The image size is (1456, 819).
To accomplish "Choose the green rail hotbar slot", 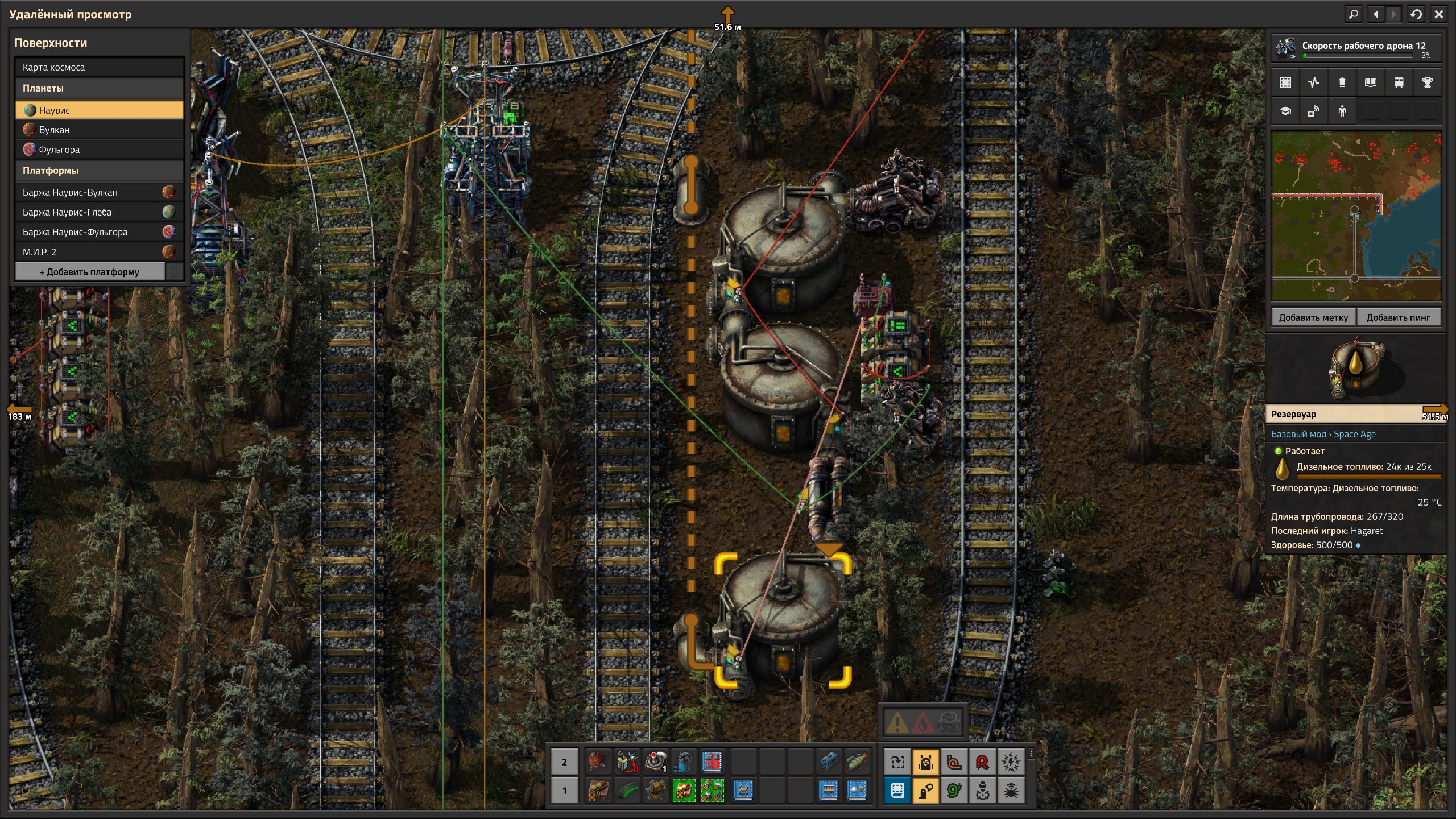I will 627,791.
